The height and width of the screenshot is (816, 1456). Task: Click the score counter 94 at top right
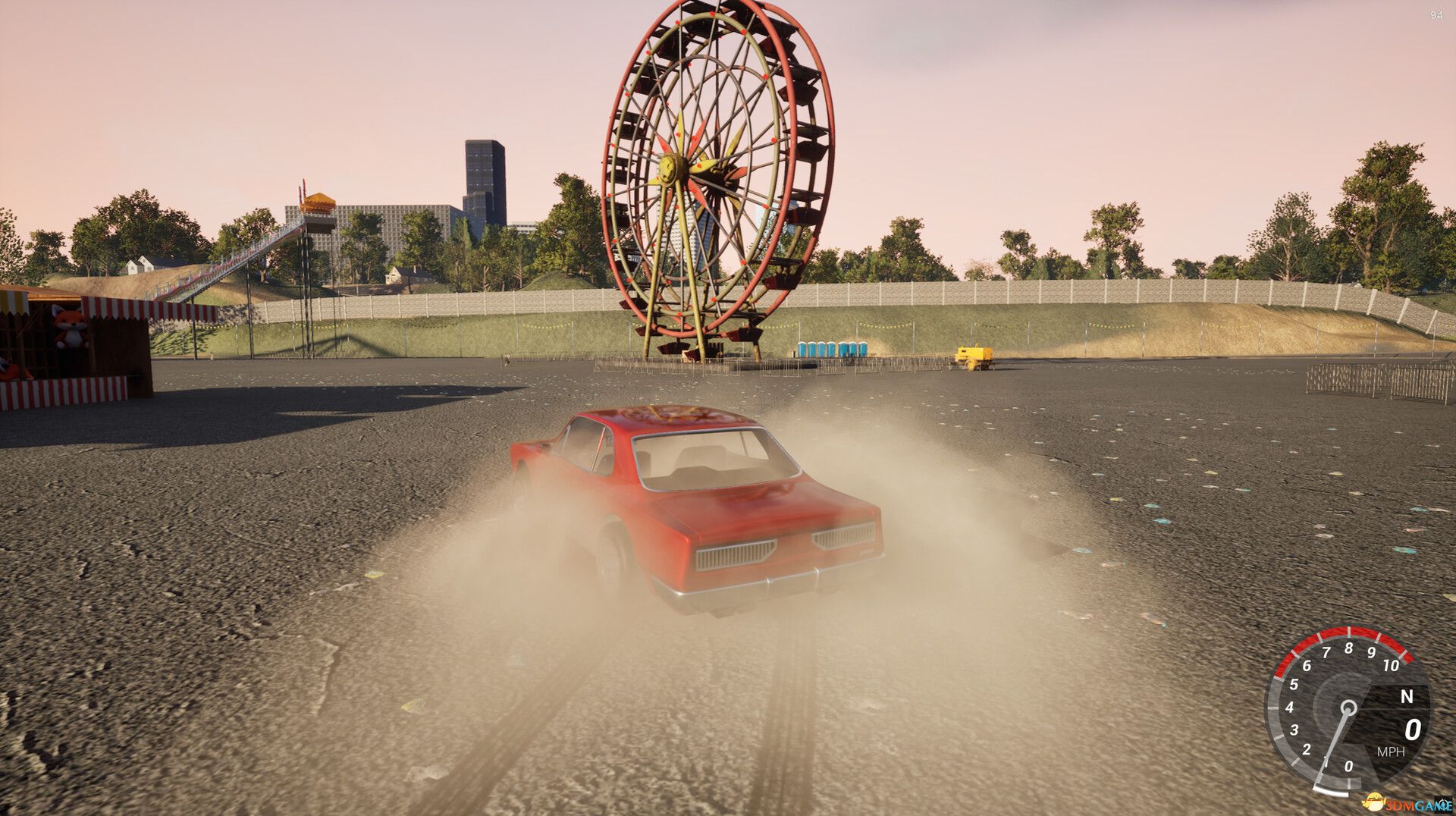[1435, 14]
